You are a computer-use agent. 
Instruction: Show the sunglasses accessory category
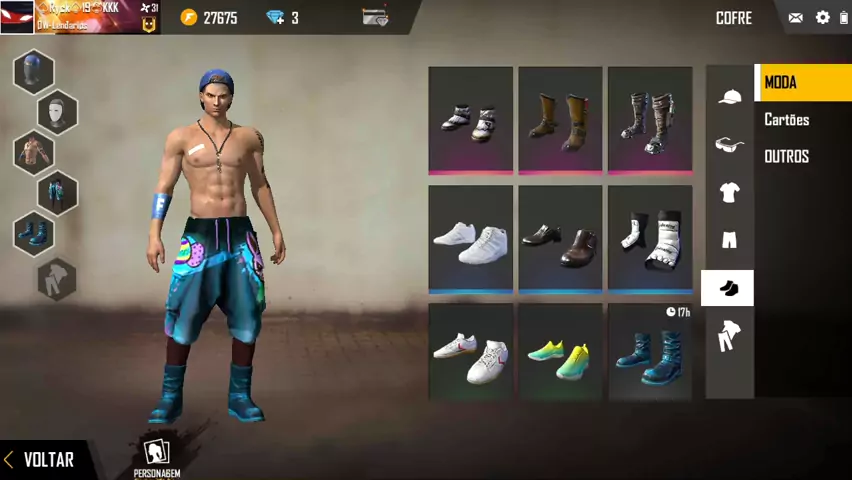pyautogui.click(x=729, y=145)
